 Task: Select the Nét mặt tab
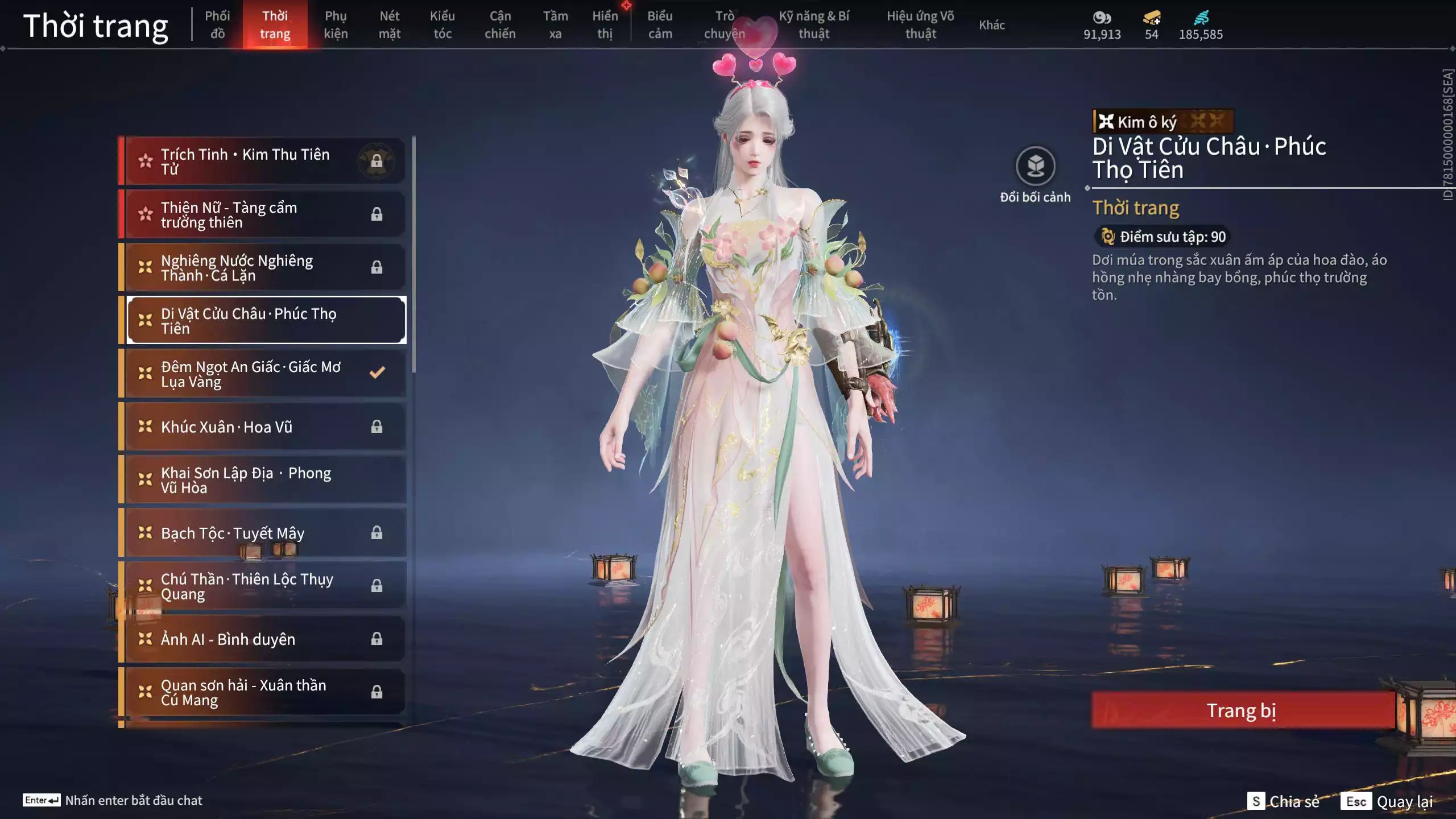coord(390,24)
